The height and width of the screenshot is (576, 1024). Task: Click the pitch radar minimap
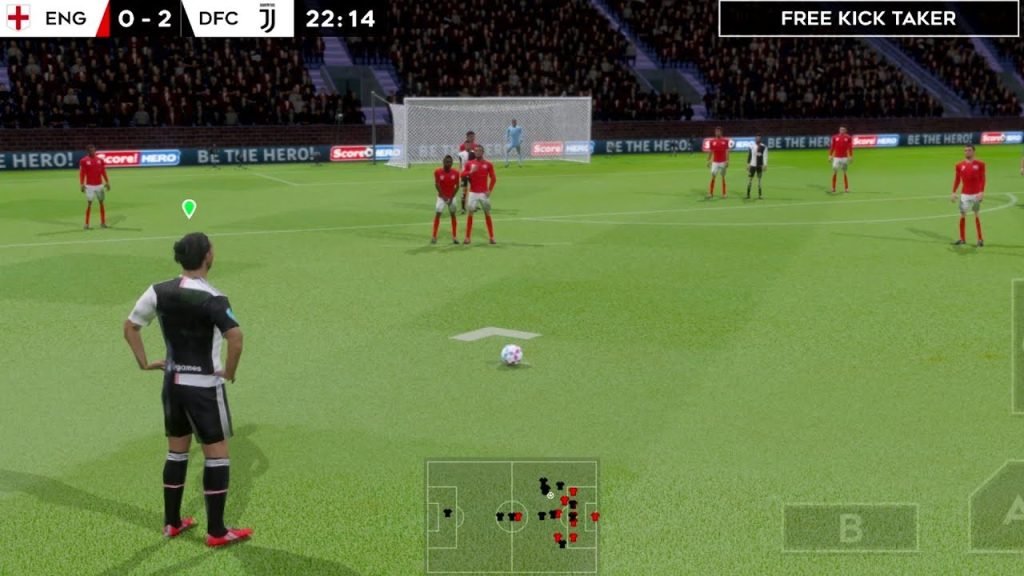pos(512,516)
